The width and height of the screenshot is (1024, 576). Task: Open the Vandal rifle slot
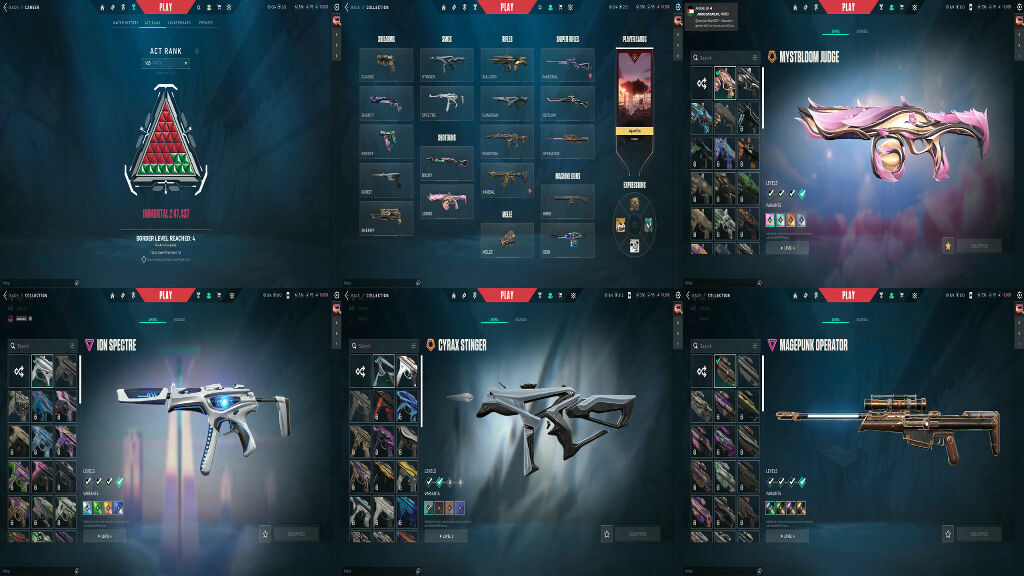click(x=506, y=180)
